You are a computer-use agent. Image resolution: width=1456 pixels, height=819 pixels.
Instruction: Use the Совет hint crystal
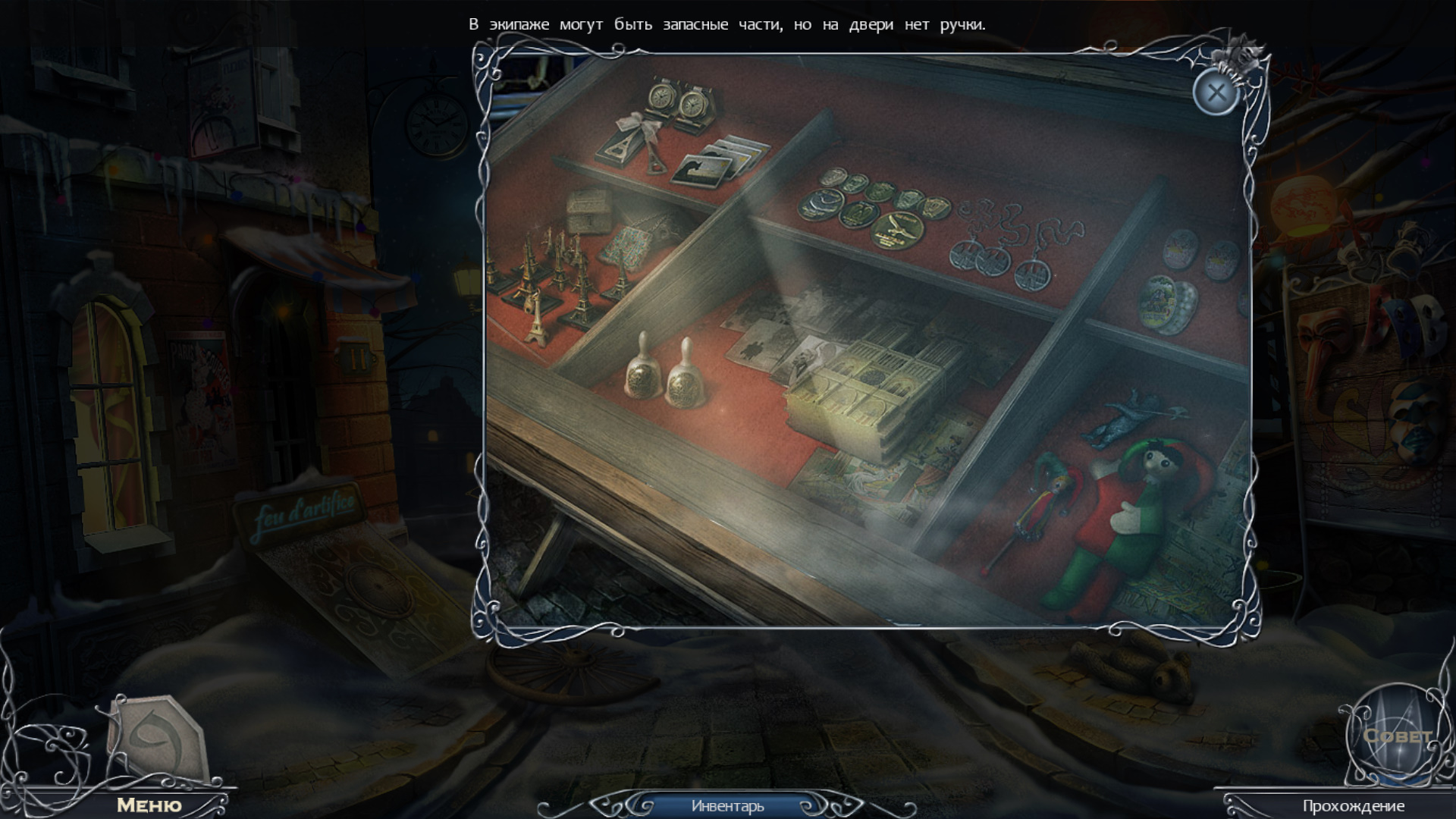pos(1396,735)
